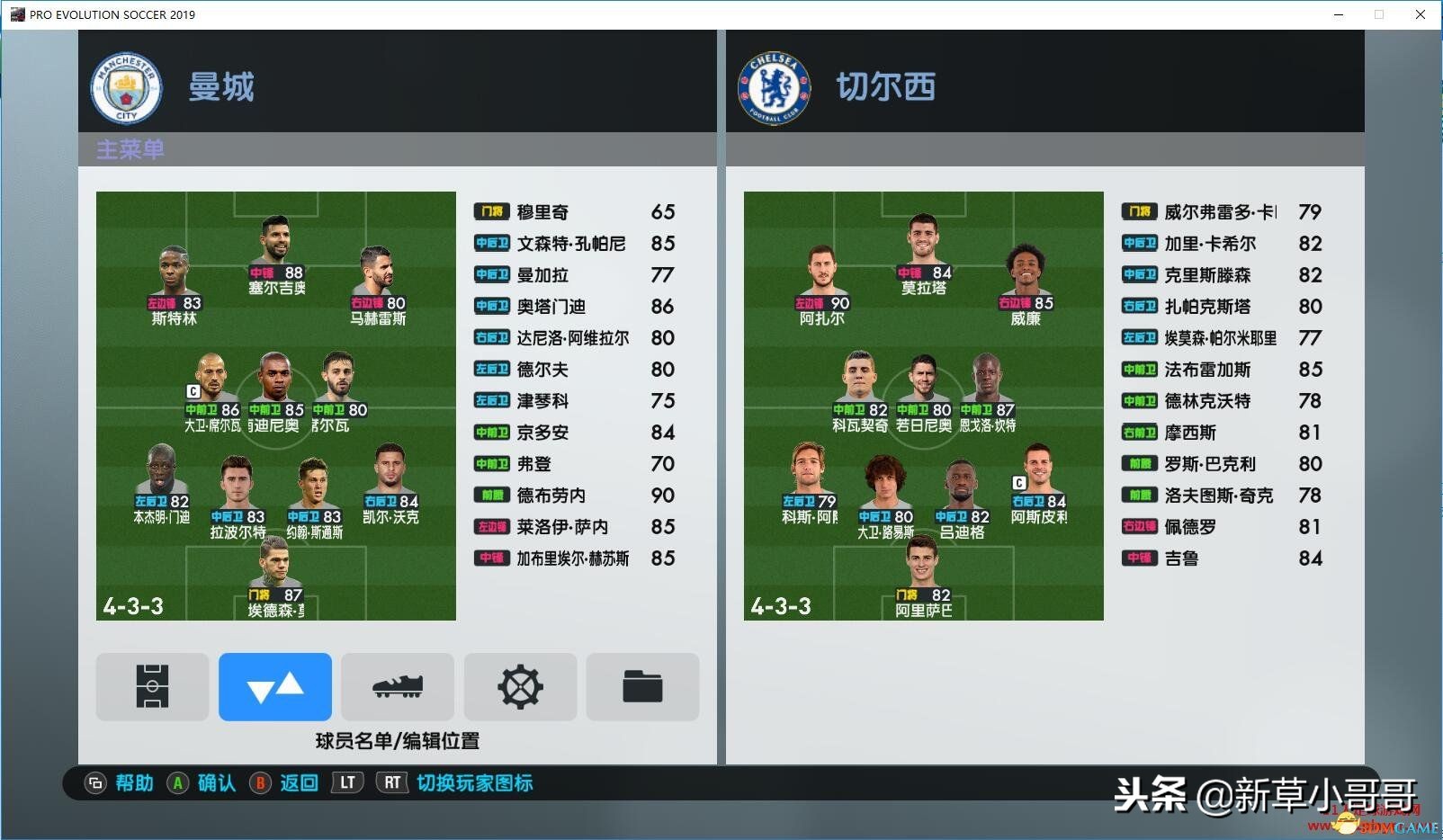
Task: Select 凯尔·沃克 at right back
Action: [390, 484]
